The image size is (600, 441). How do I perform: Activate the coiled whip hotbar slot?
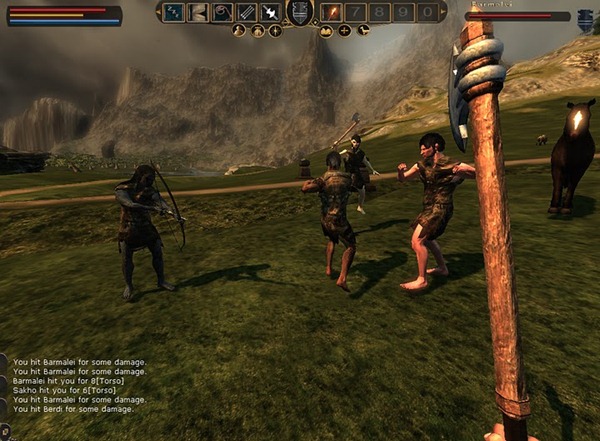pos(222,12)
